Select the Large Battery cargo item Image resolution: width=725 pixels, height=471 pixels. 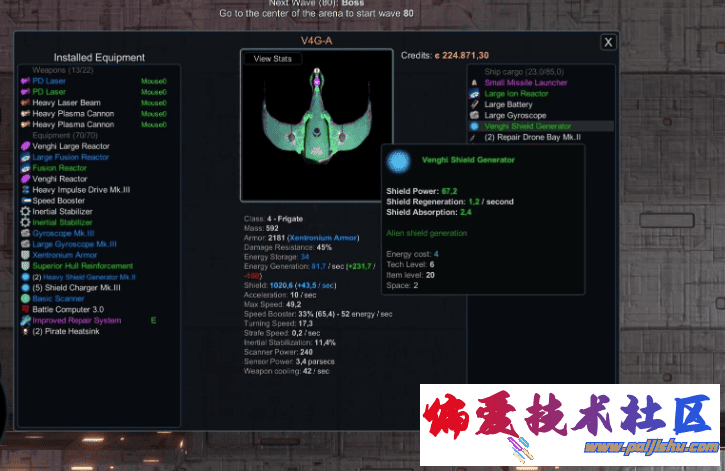point(509,104)
